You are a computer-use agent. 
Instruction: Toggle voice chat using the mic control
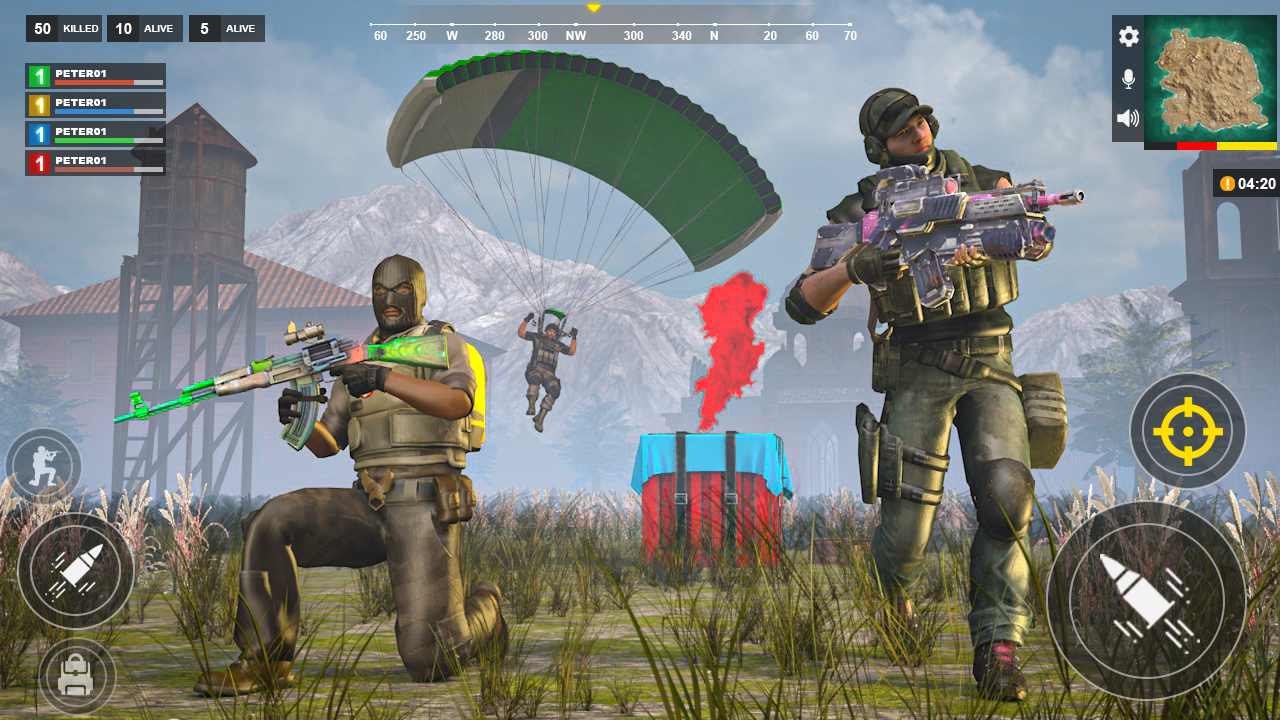tap(1128, 77)
